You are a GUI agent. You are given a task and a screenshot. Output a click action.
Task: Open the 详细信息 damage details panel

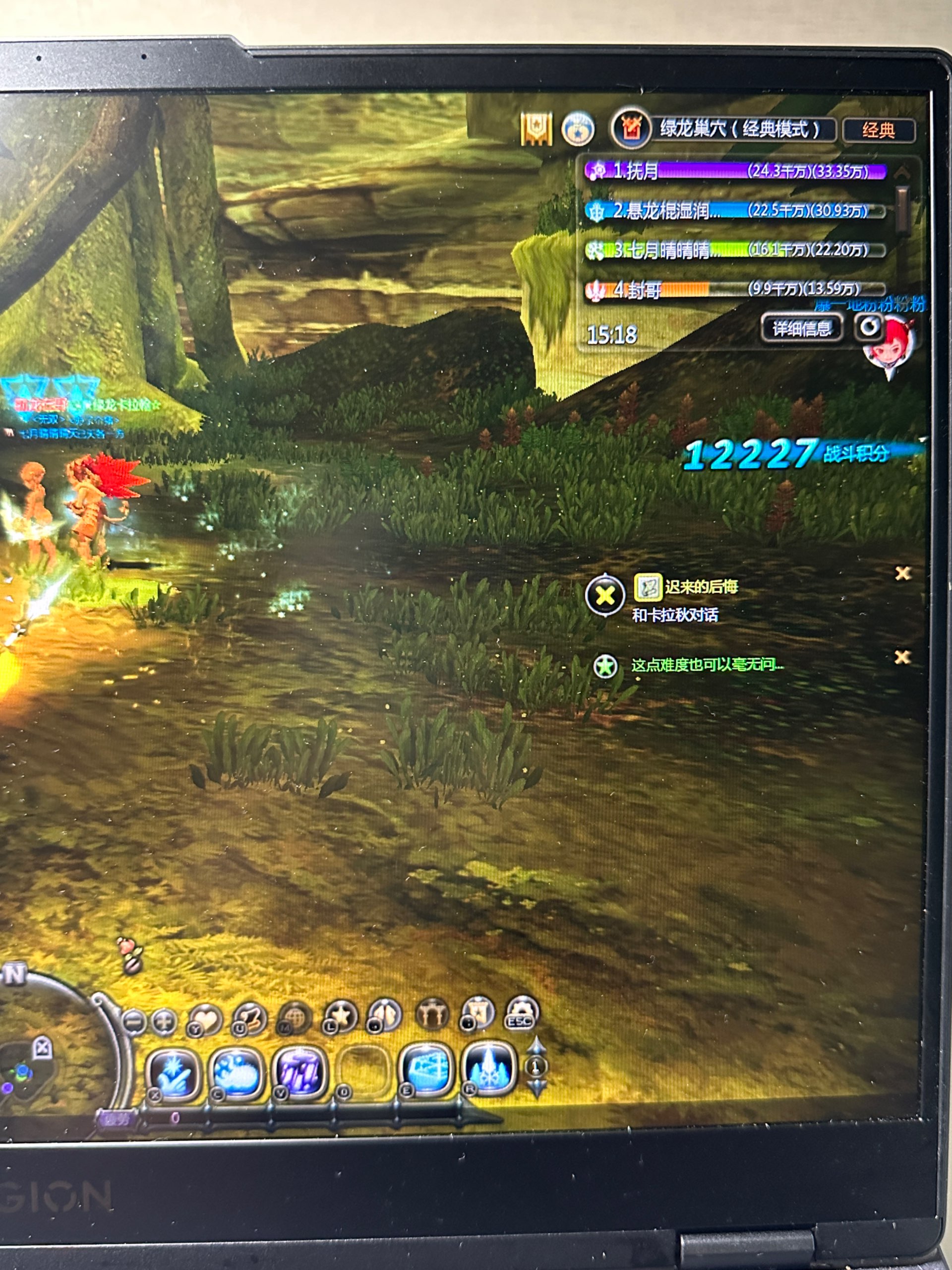[801, 328]
